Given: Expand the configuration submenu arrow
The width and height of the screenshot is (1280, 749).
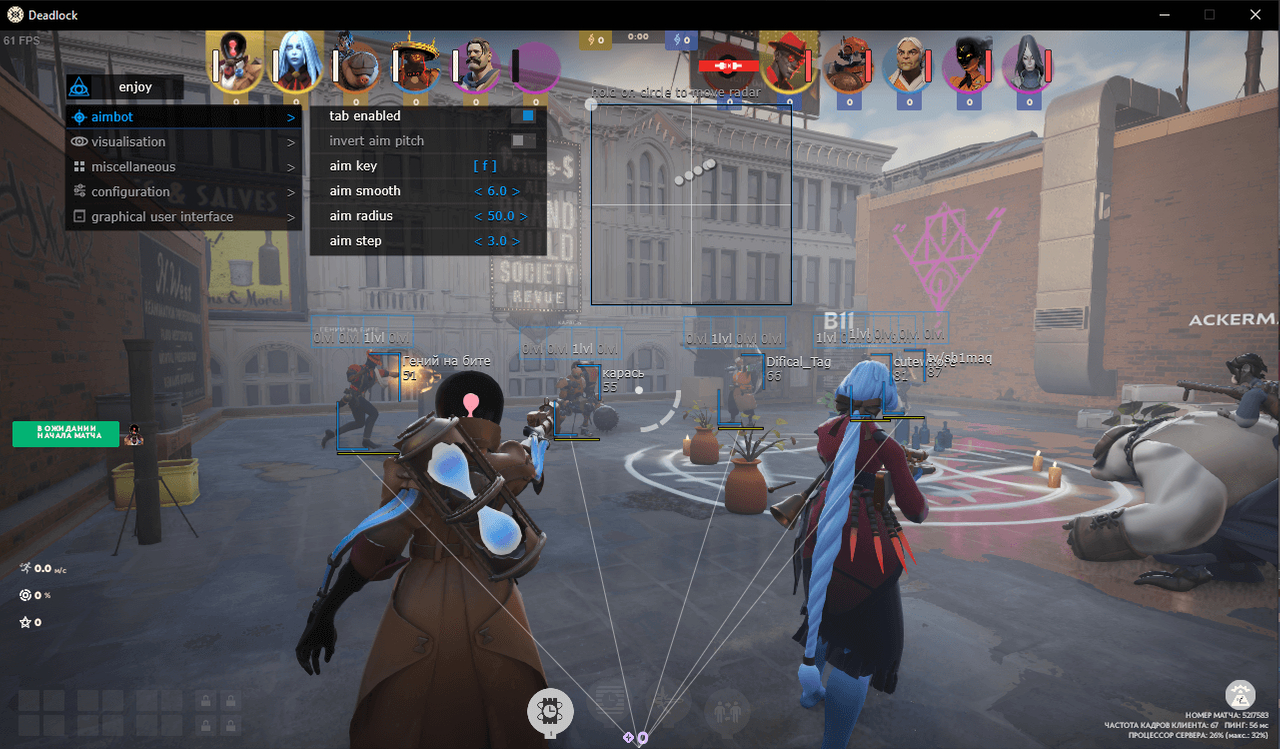Looking at the screenshot, I should (x=291, y=192).
